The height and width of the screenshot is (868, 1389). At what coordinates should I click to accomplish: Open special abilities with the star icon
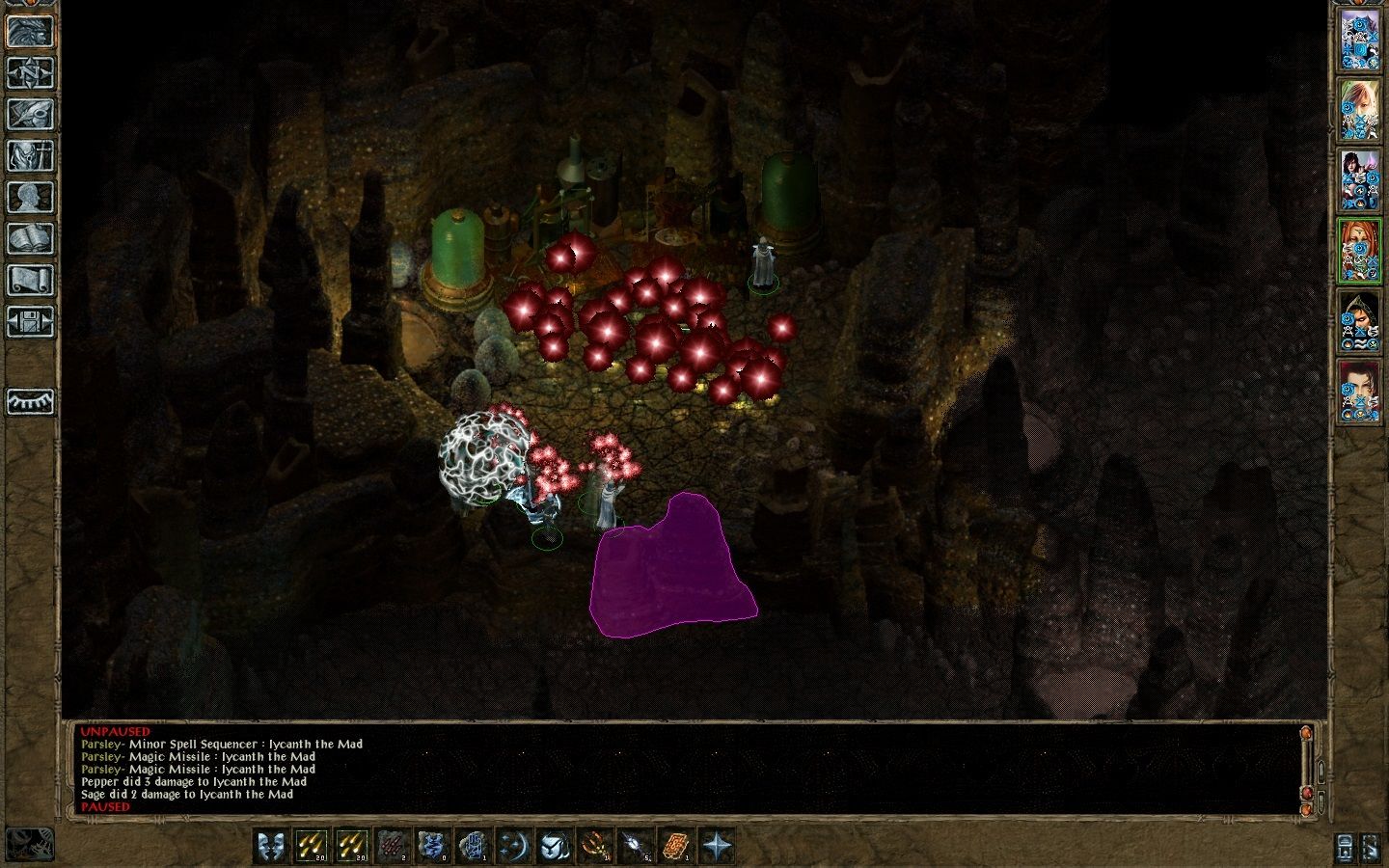717,846
